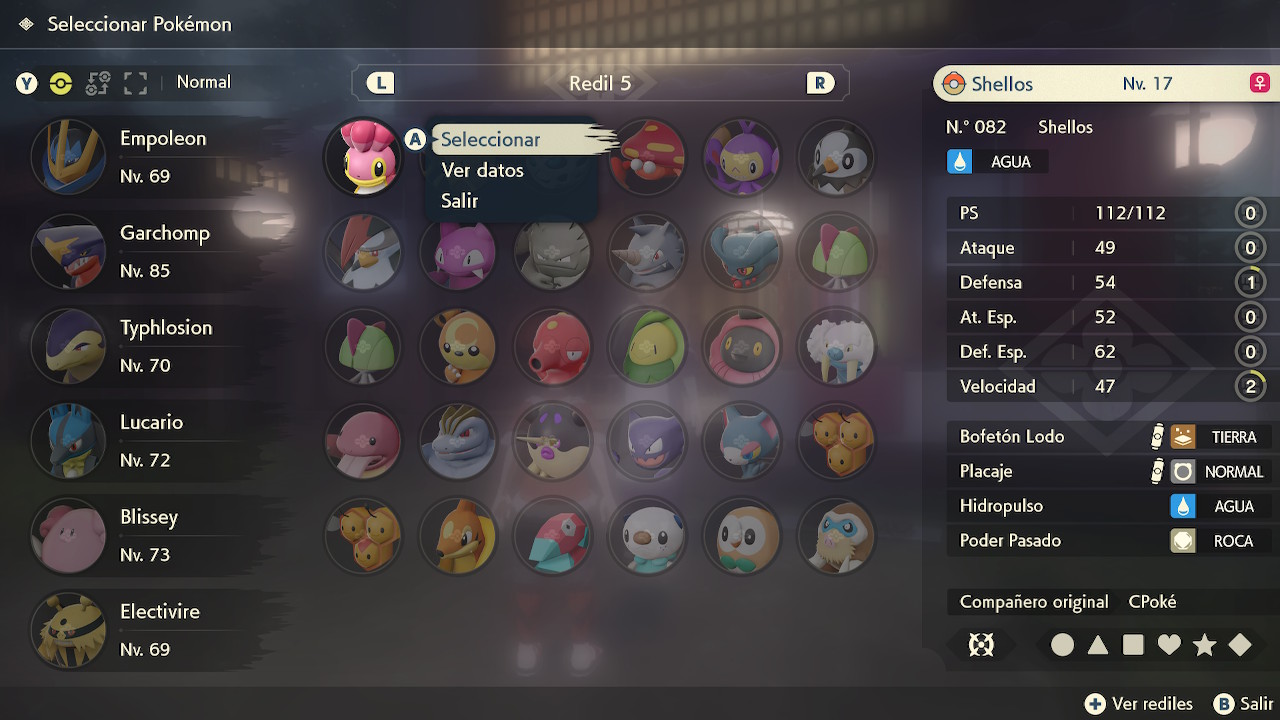Viewport: 1280px width, 720px height.
Task: Switch to the previous pasture with L
Action: click(380, 83)
